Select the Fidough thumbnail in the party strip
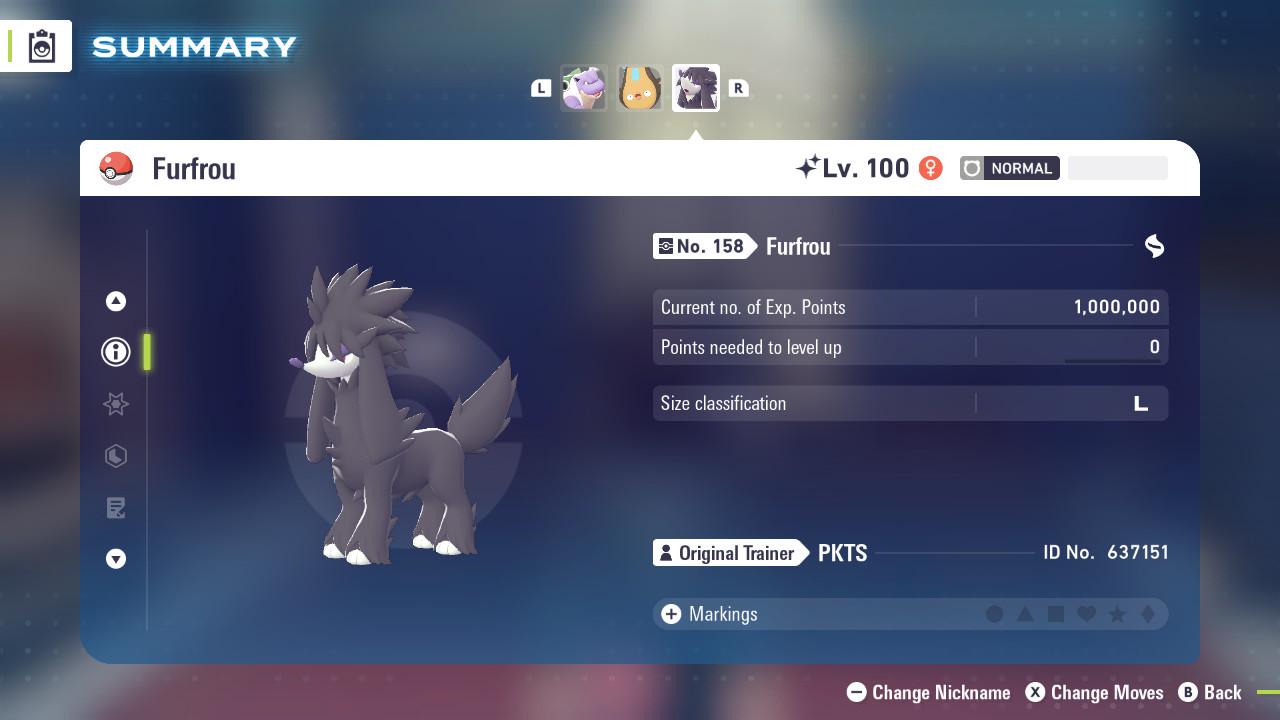The width and height of the screenshot is (1280, 720). coord(640,87)
